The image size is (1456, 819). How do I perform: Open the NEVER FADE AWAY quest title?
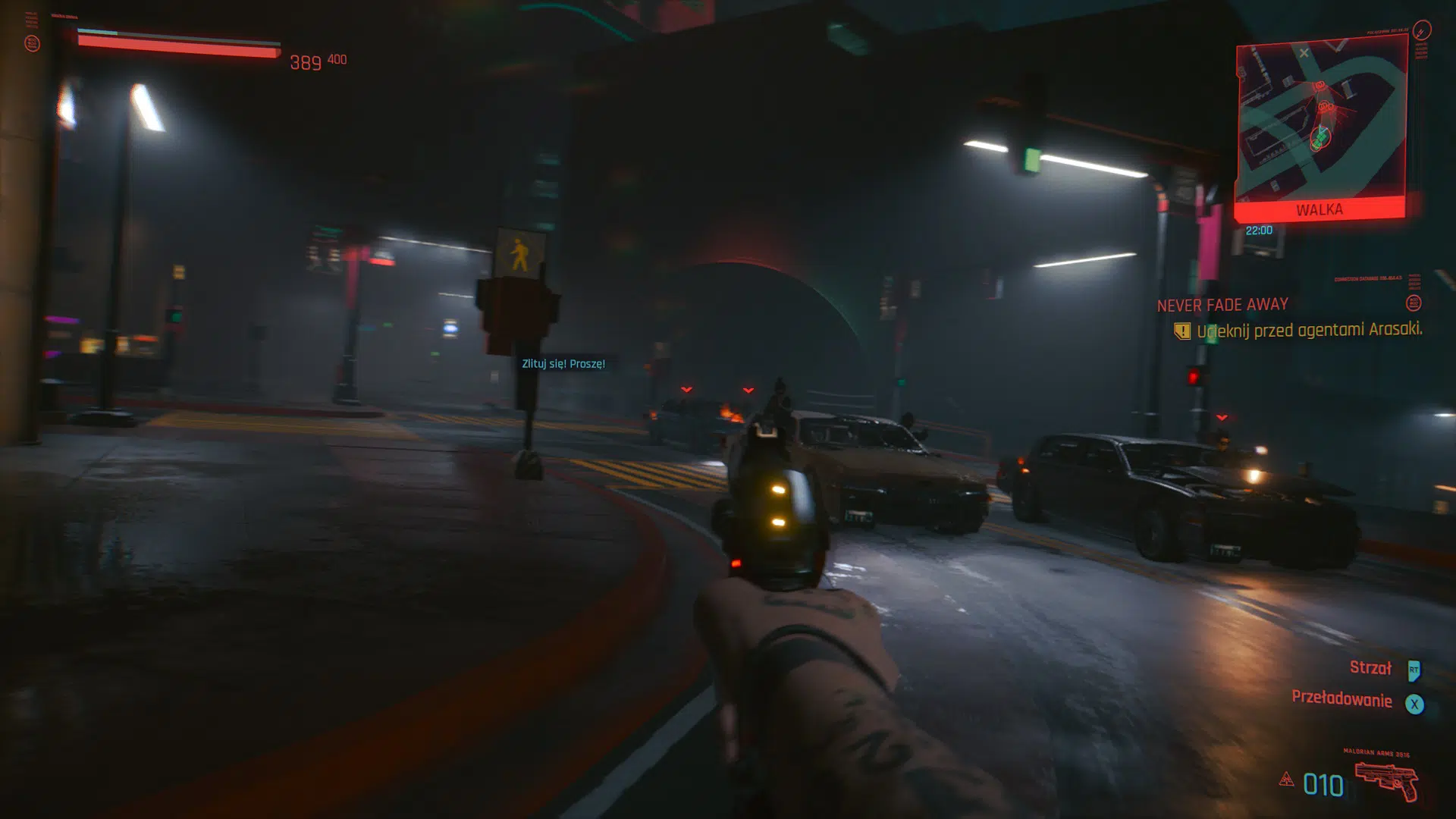(1222, 304)
